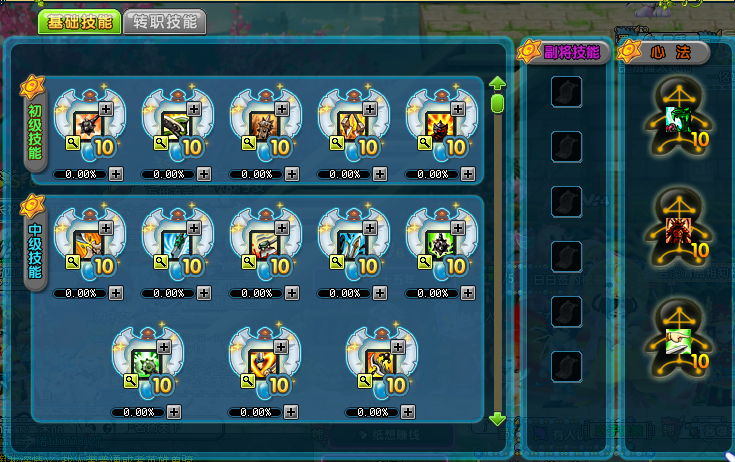Click the scrollbar's green up arrow
Image resolution: width=735 pixels, height=462 pixels.
497,85
